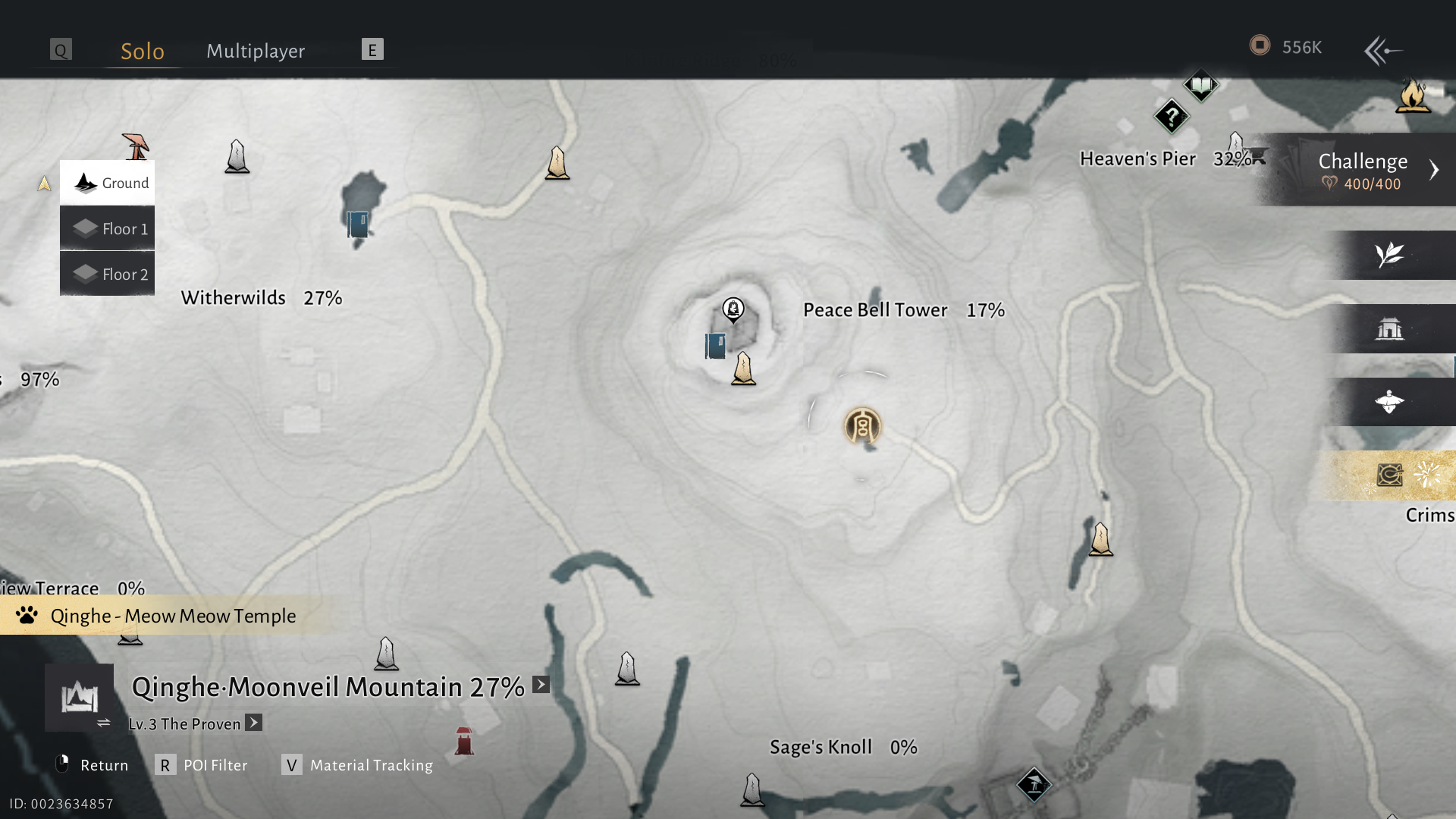Select the bell pin map marker
This screenshot has width=1456, height=819.
pos(733,309)
